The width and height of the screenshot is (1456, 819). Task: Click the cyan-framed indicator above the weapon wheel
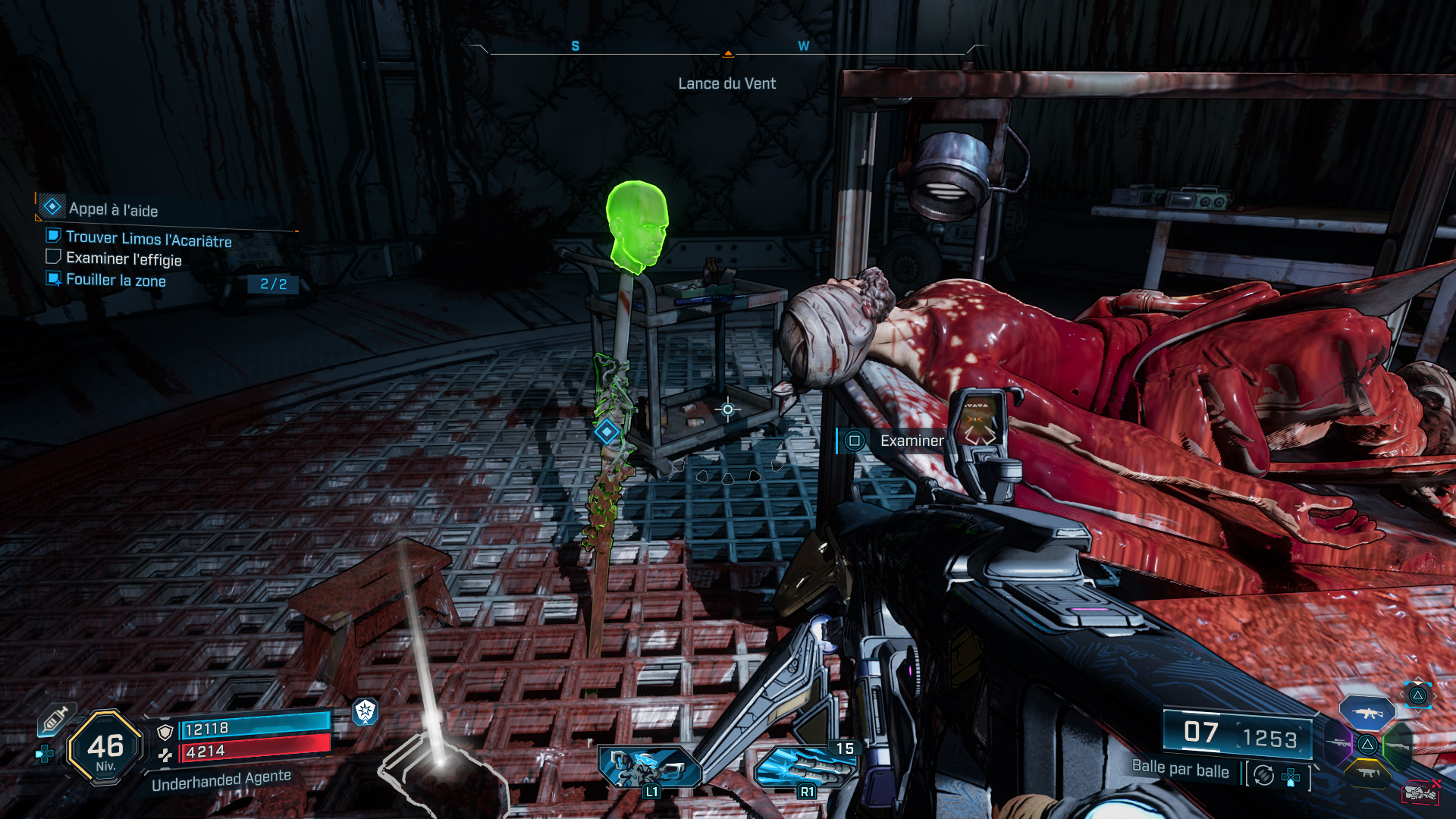(x=1417, y=695)
